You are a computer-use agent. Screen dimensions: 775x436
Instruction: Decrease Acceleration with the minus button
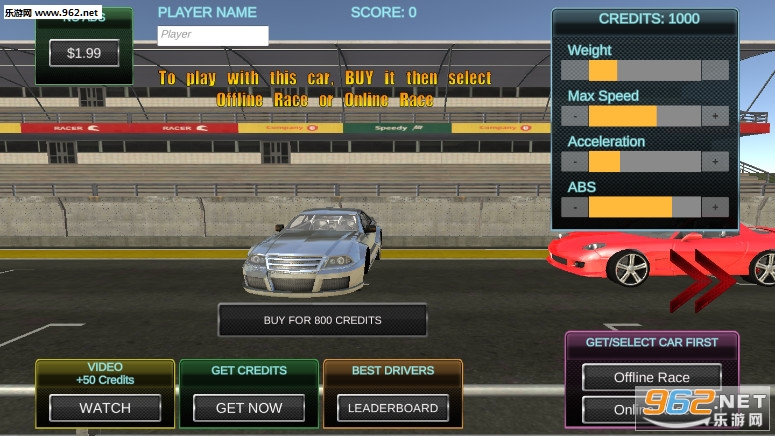575,162
